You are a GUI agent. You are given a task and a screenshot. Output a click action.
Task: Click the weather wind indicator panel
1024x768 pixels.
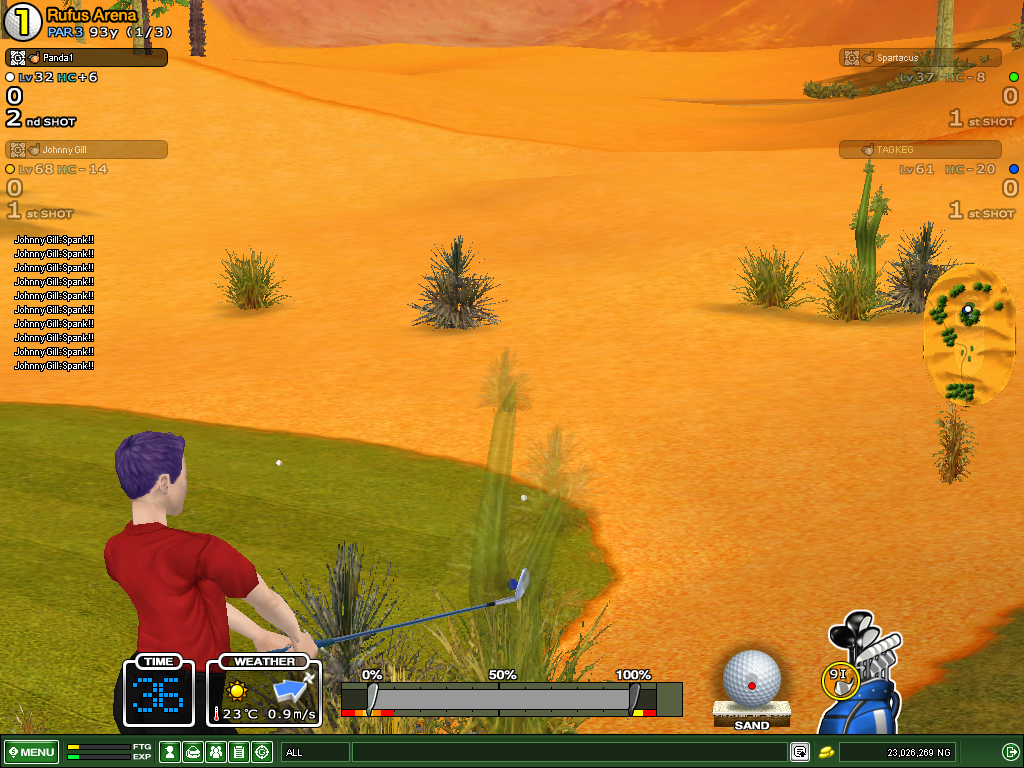[x=264, y=691]
